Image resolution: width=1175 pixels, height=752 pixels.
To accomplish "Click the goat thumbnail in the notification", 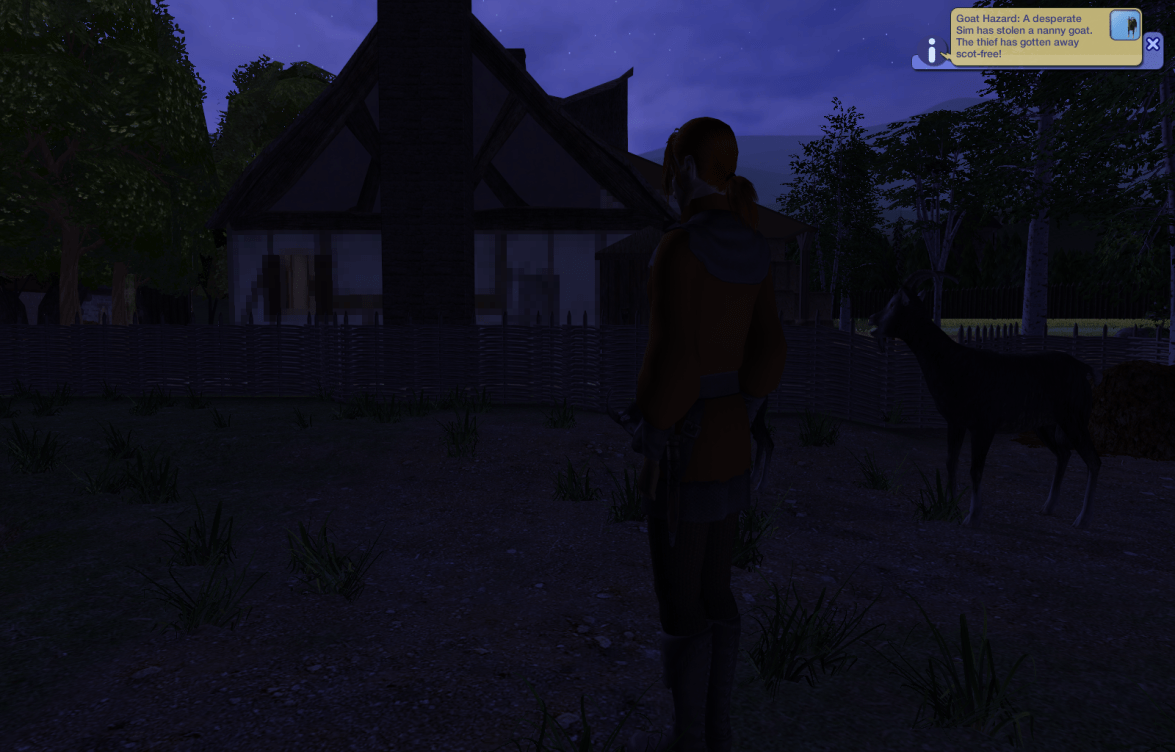I will pyautogui.click(x=1125, y=26).
